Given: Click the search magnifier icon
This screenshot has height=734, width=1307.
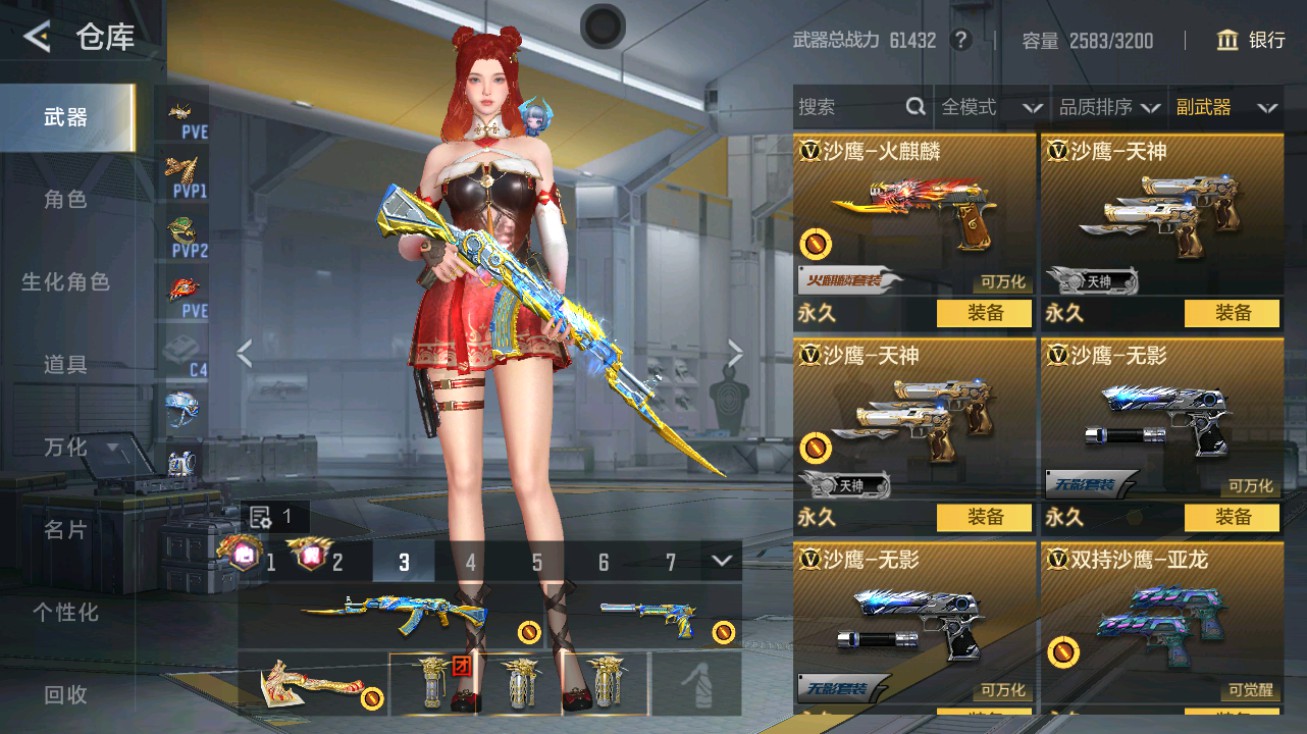Looking at the screenshot, I should click(x=915, y=107).
